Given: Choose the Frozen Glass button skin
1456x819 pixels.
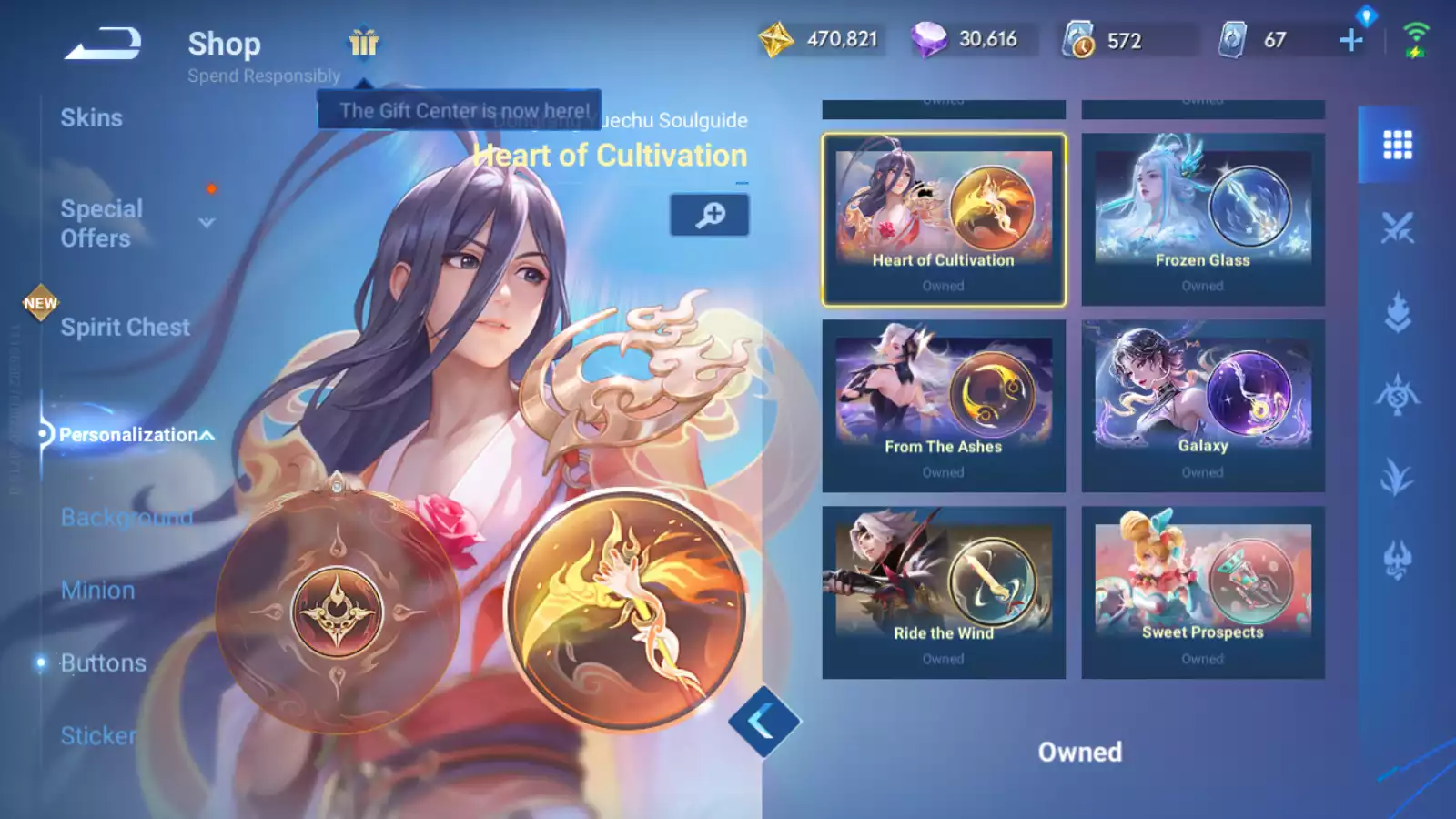Looking at the screenshot, I should (1203, 220).
